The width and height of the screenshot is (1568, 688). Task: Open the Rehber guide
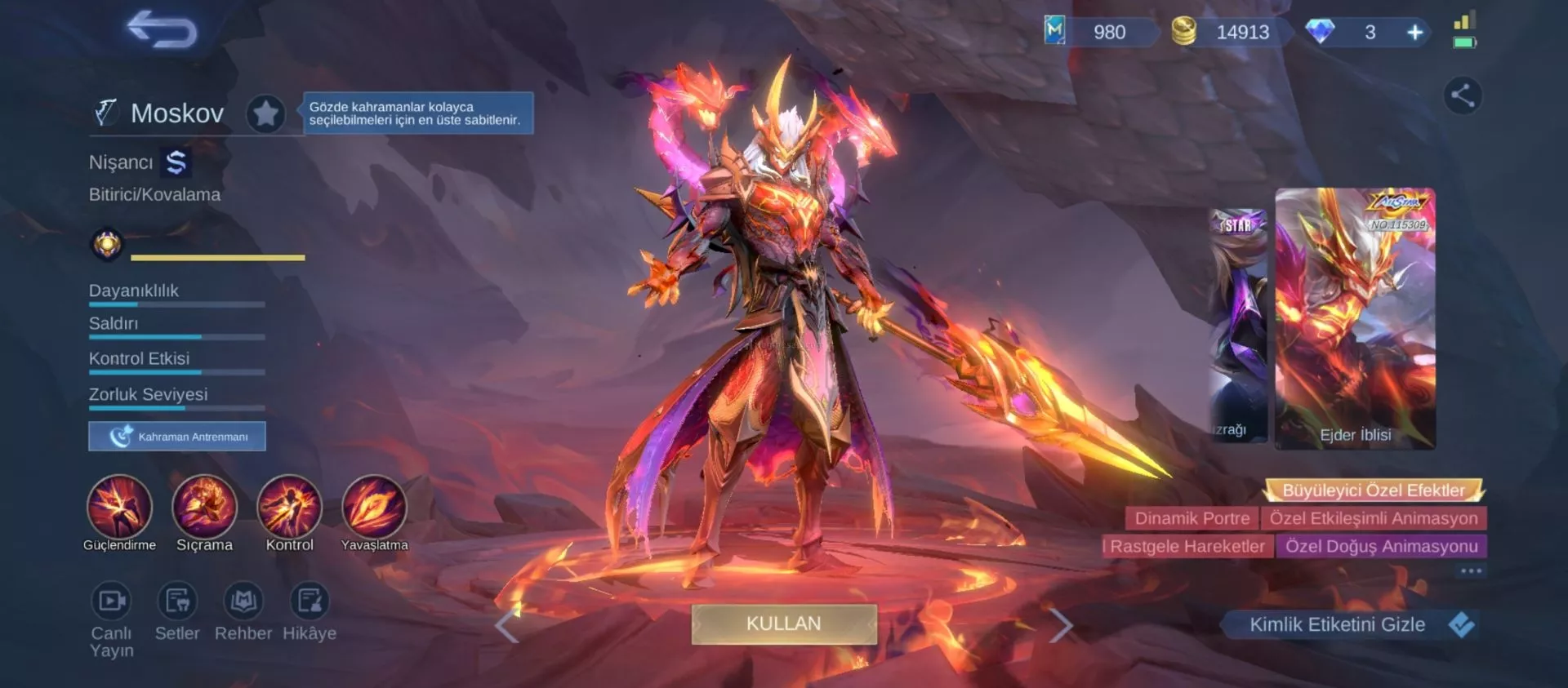(243, 601)
